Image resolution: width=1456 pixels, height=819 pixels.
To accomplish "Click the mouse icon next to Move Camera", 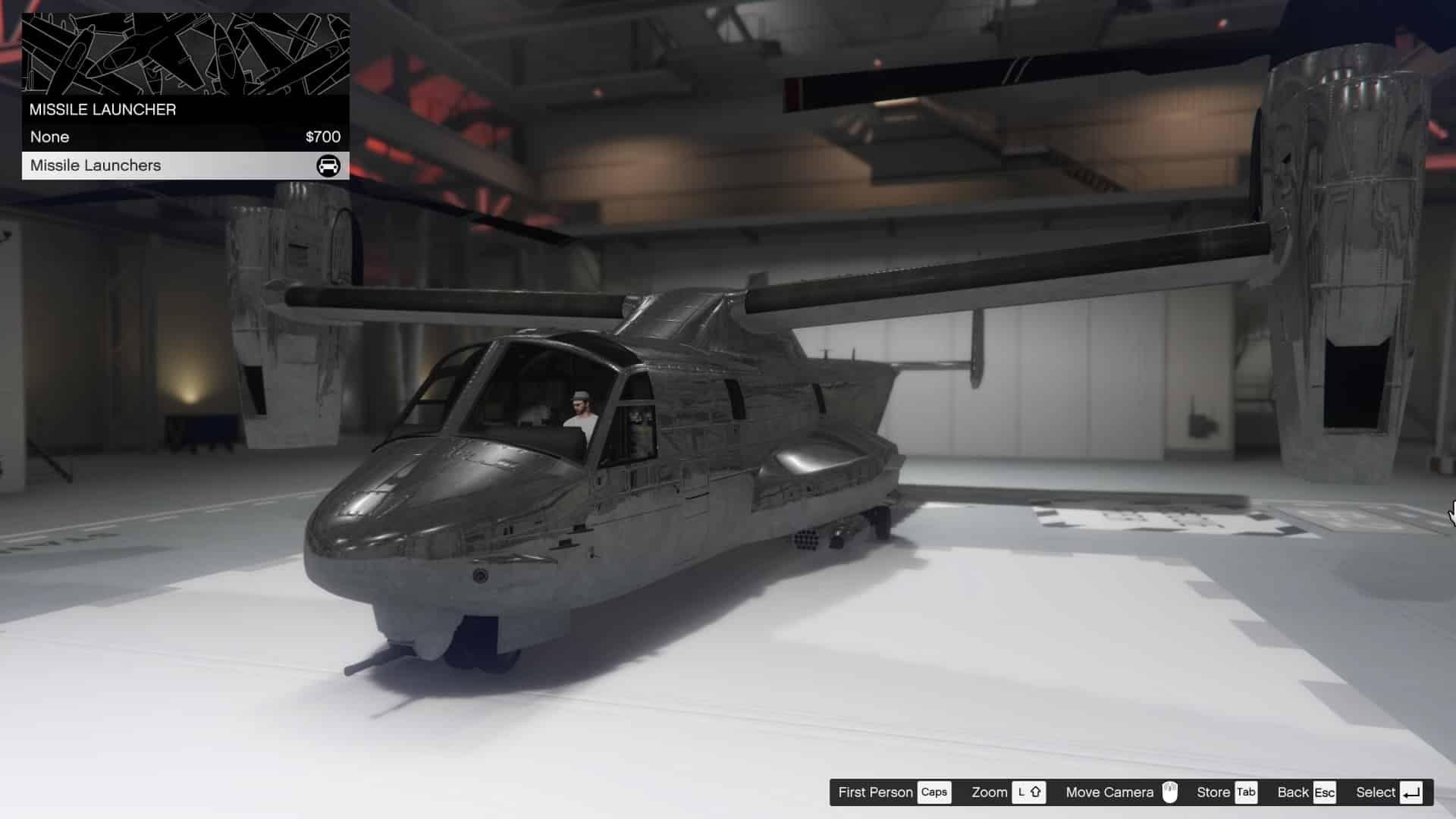I will click(1172, 792).
